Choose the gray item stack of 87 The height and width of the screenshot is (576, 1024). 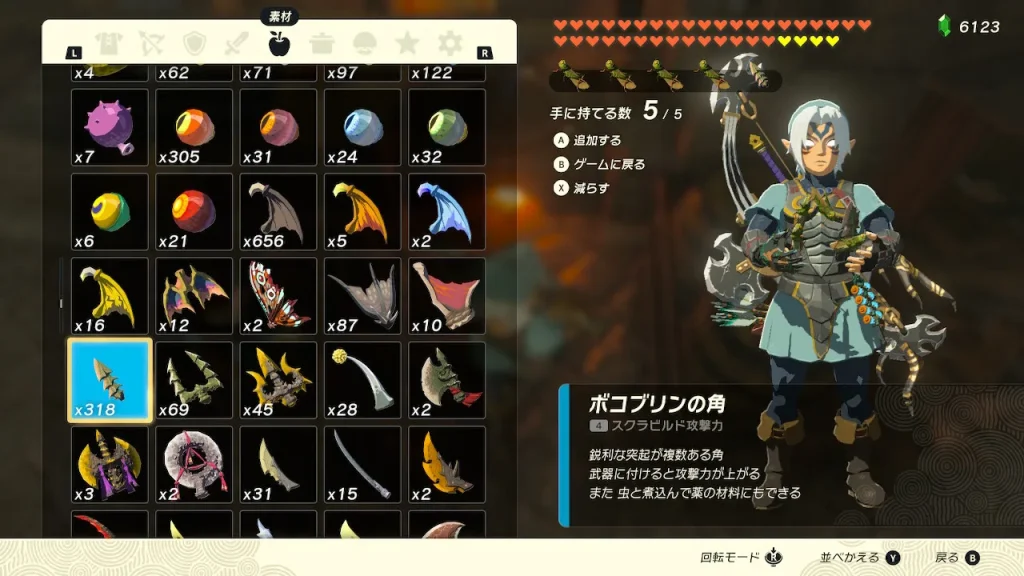point(362,296)
